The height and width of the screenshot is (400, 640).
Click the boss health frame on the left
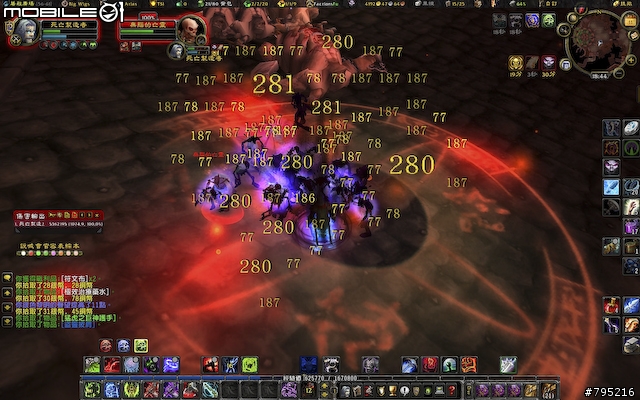62,219
